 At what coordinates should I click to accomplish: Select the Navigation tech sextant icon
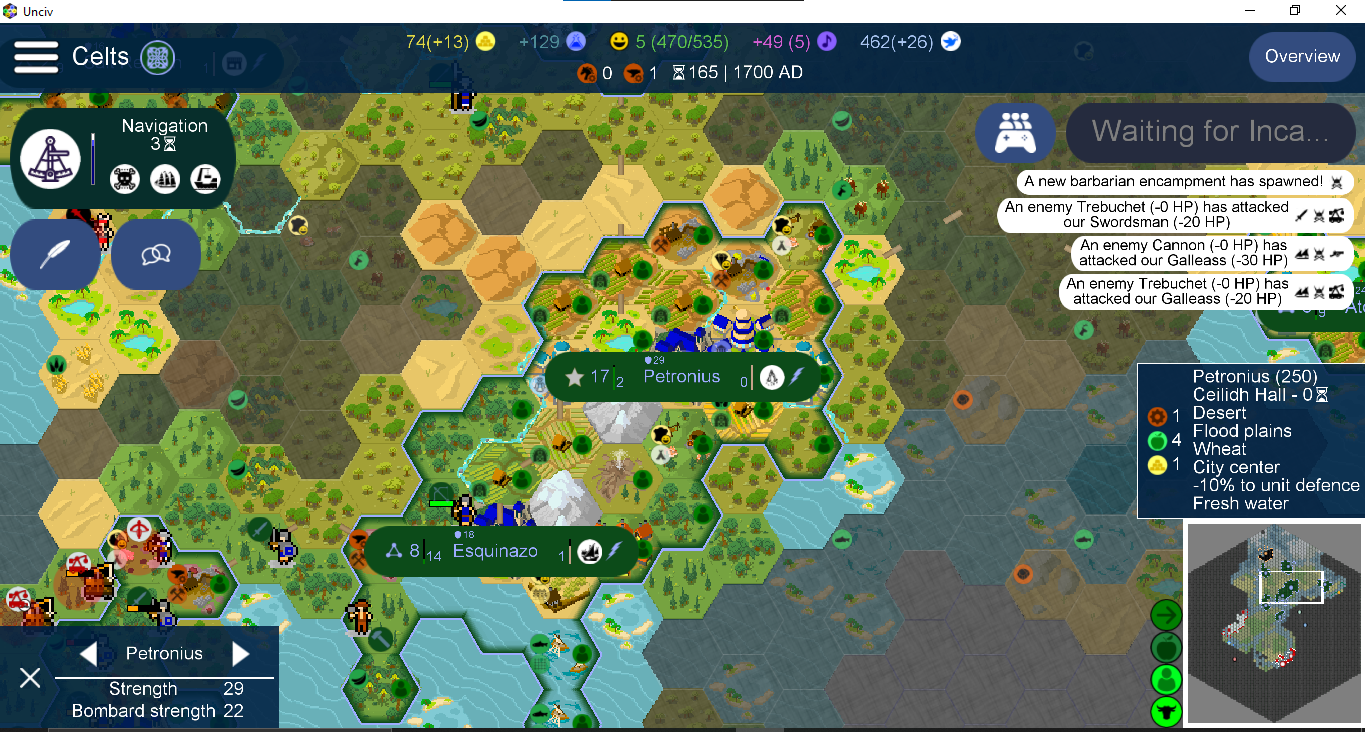tap(50, 158)
